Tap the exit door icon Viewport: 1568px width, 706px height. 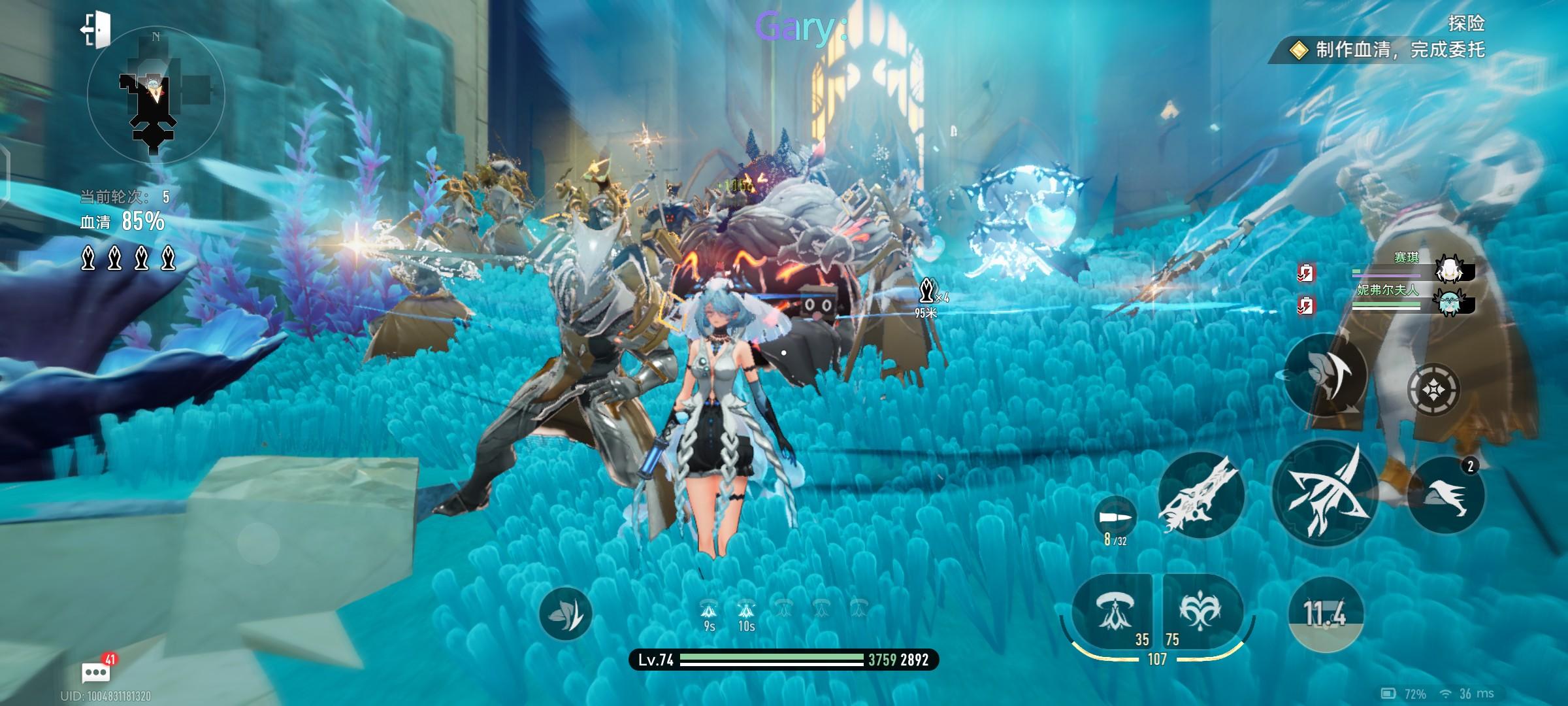(x=97, y=29)
